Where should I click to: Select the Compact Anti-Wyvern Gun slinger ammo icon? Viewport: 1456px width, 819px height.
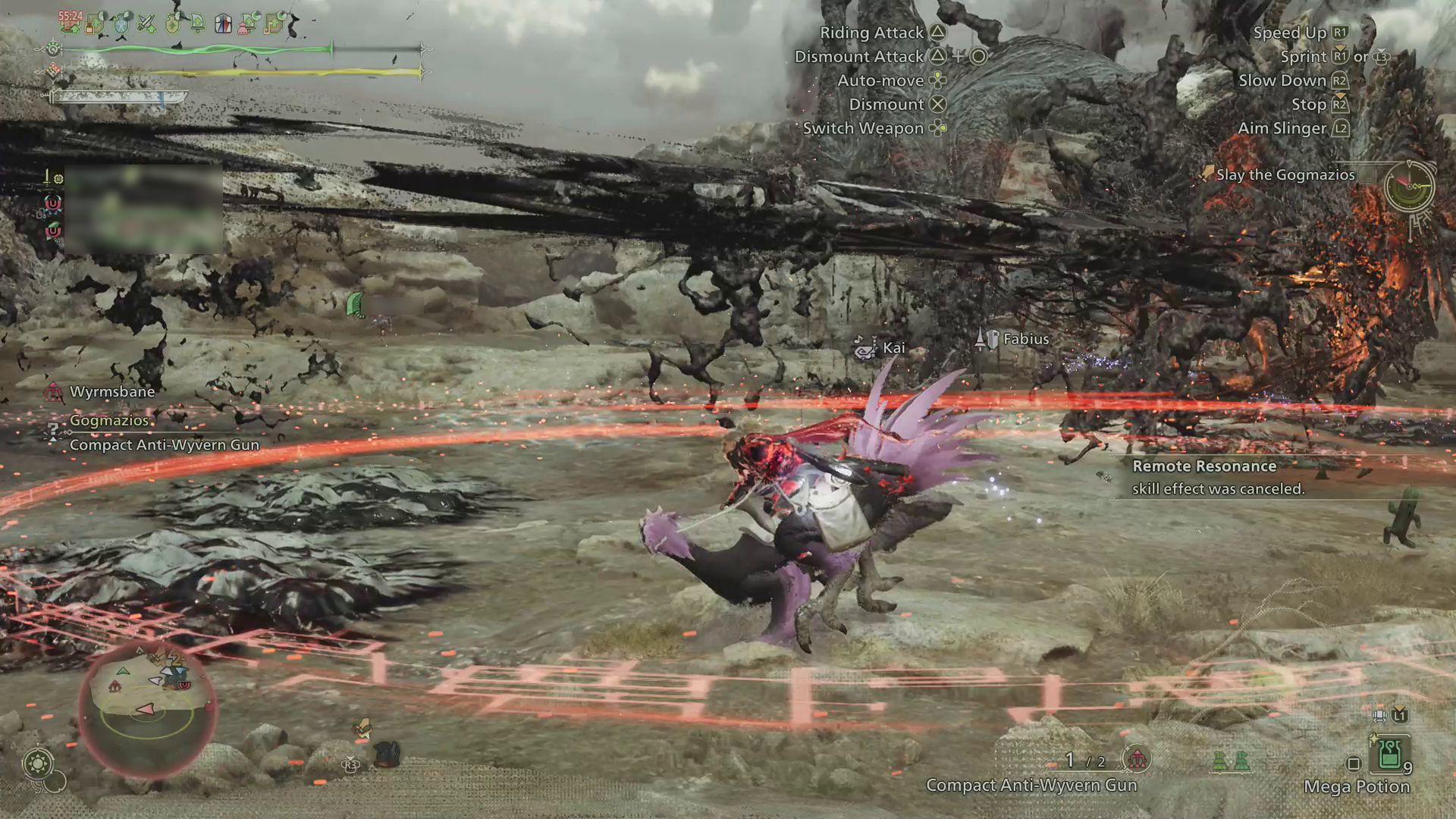1136,759
